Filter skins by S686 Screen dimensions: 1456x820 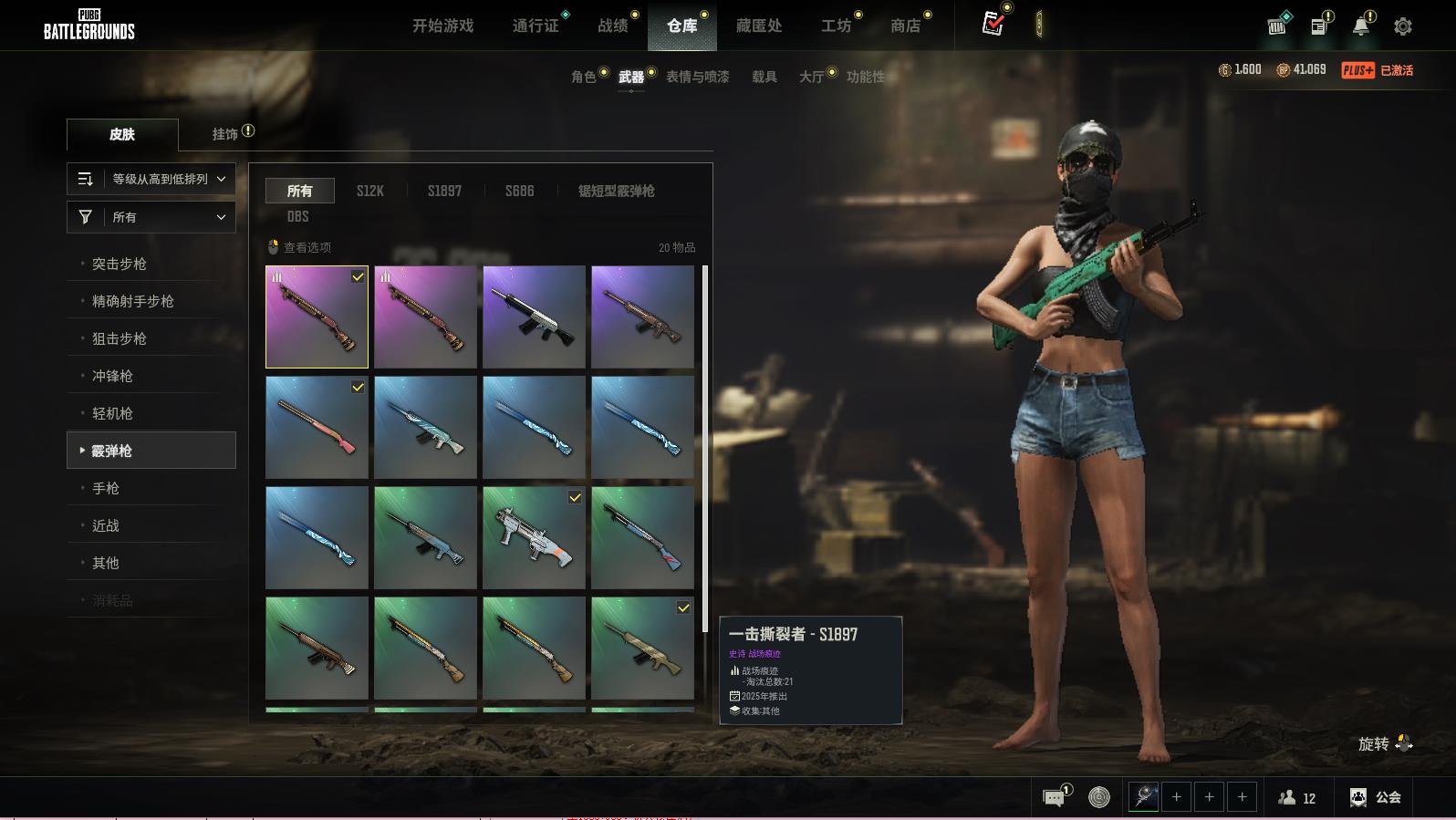(519, 191)
